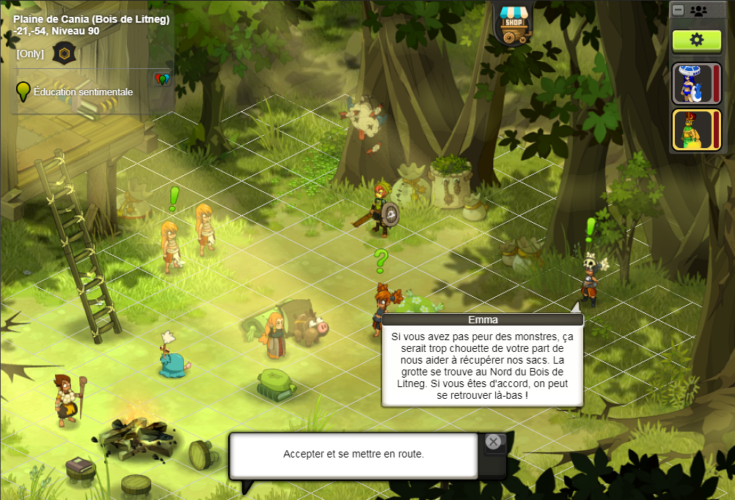This screenshot has width=735, height=500.
Task: Open the Shop cart icon
Action: coord(514,23)
